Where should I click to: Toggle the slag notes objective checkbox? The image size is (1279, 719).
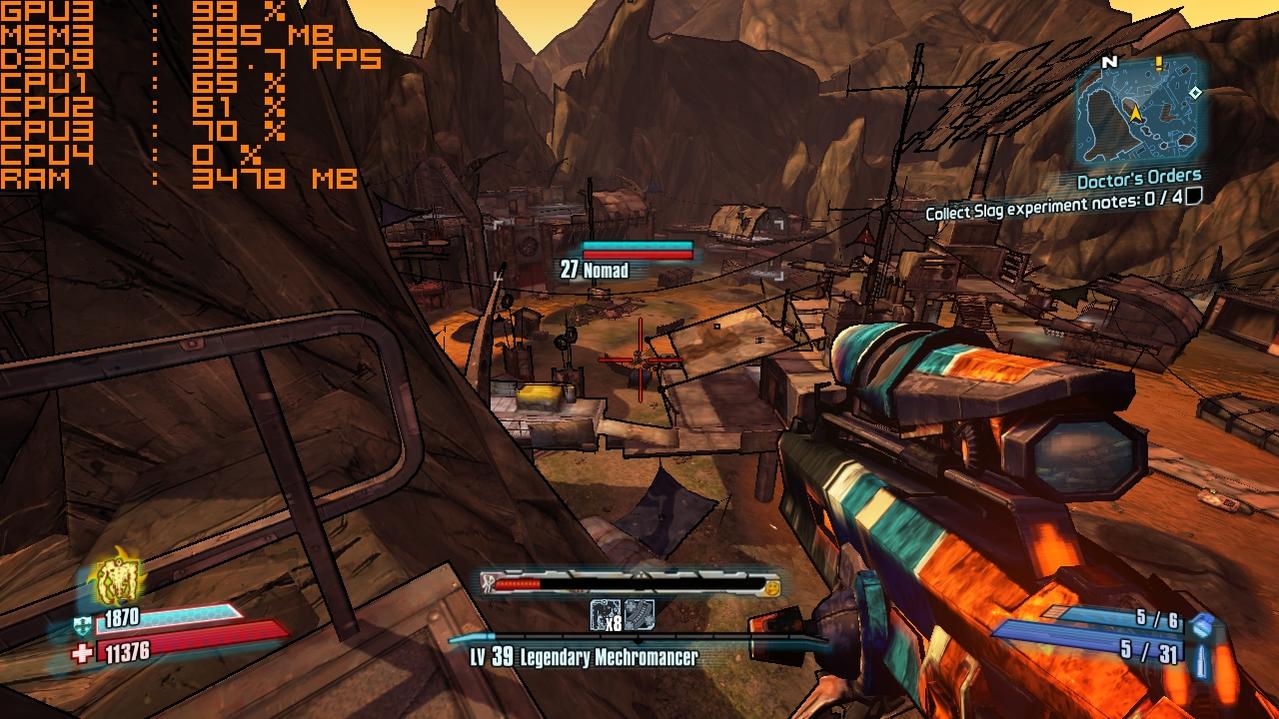(1192, 197)
